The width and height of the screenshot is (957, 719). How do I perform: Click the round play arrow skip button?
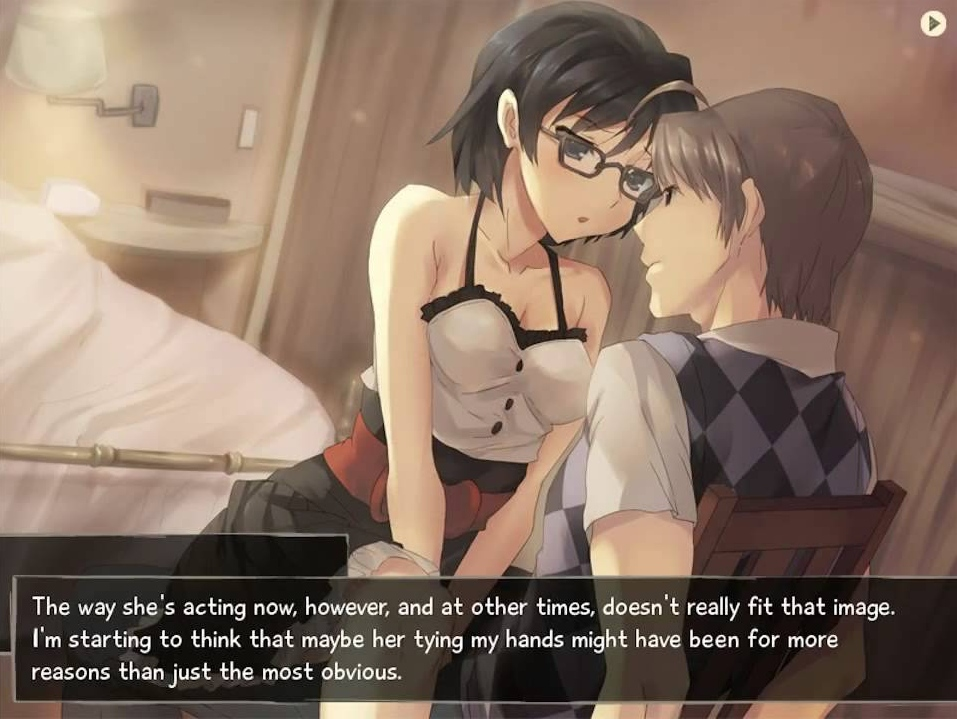[932, 23]
